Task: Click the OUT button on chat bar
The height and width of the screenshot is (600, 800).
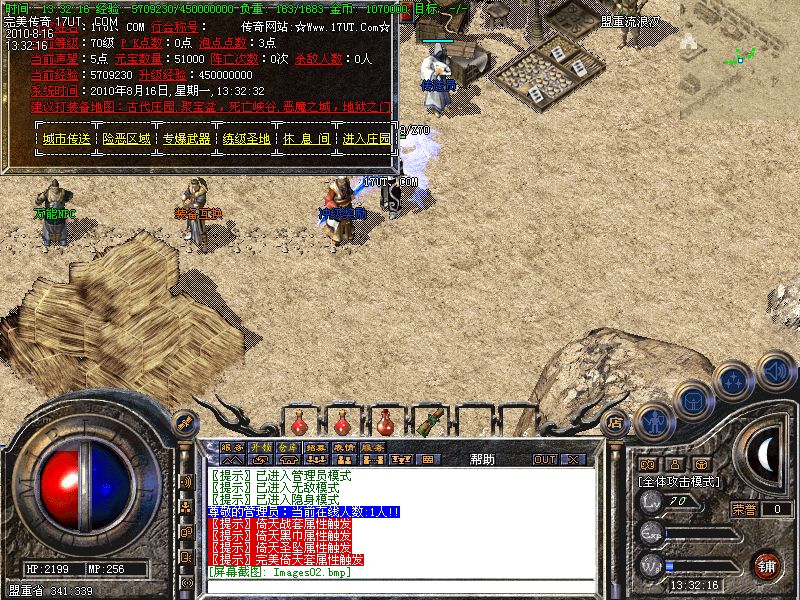Action: 545,459
